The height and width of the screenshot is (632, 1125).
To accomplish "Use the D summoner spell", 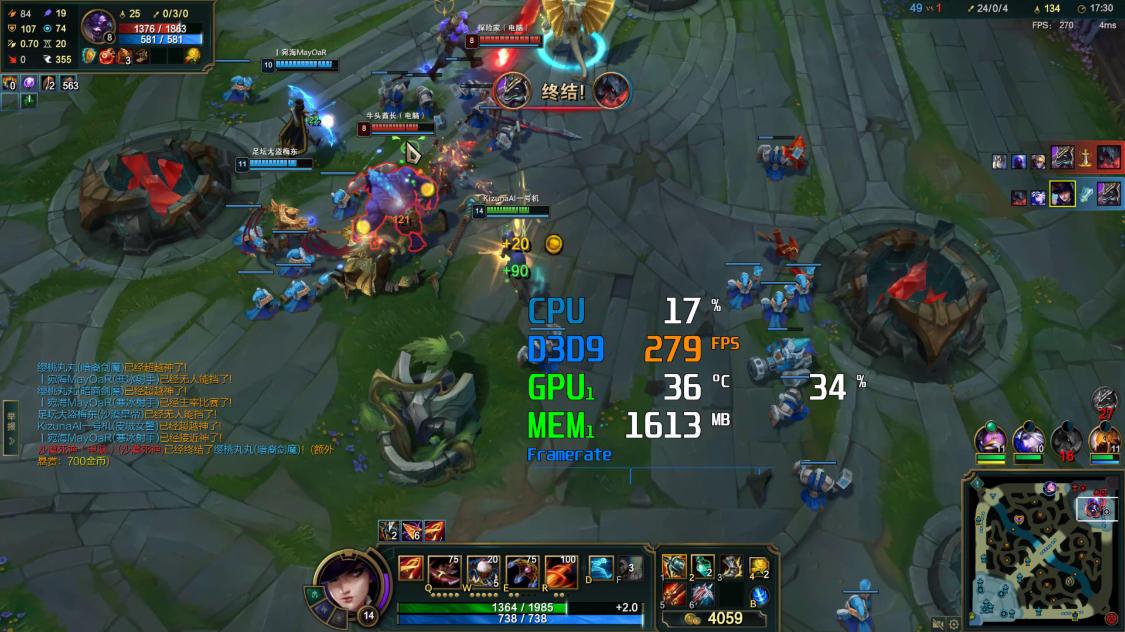I will [600, 568].
